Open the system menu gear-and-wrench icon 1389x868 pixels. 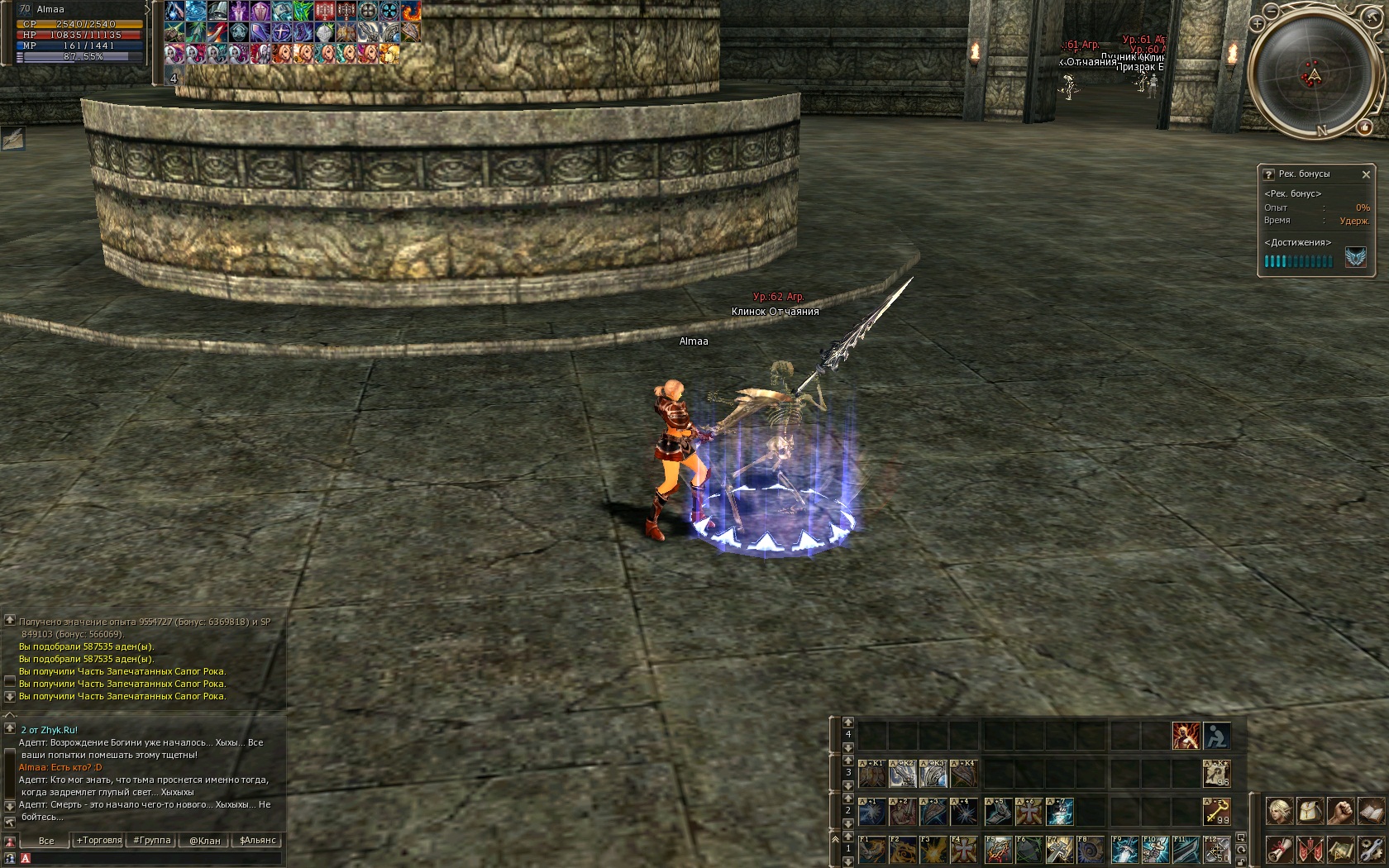[x=1370, y=849]
